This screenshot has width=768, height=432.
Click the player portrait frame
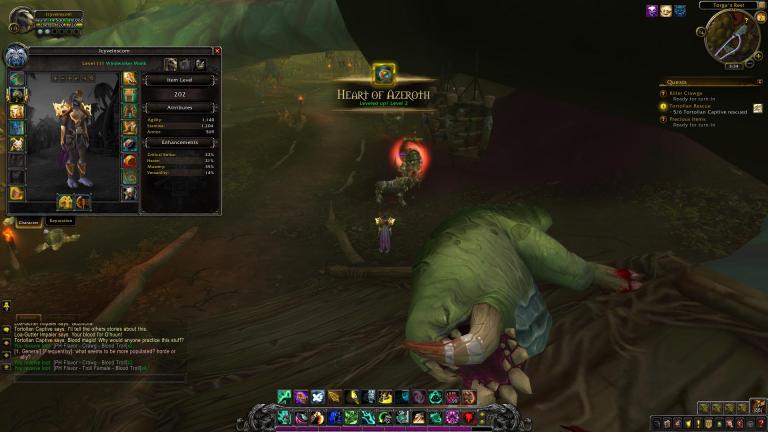point(19,18)
